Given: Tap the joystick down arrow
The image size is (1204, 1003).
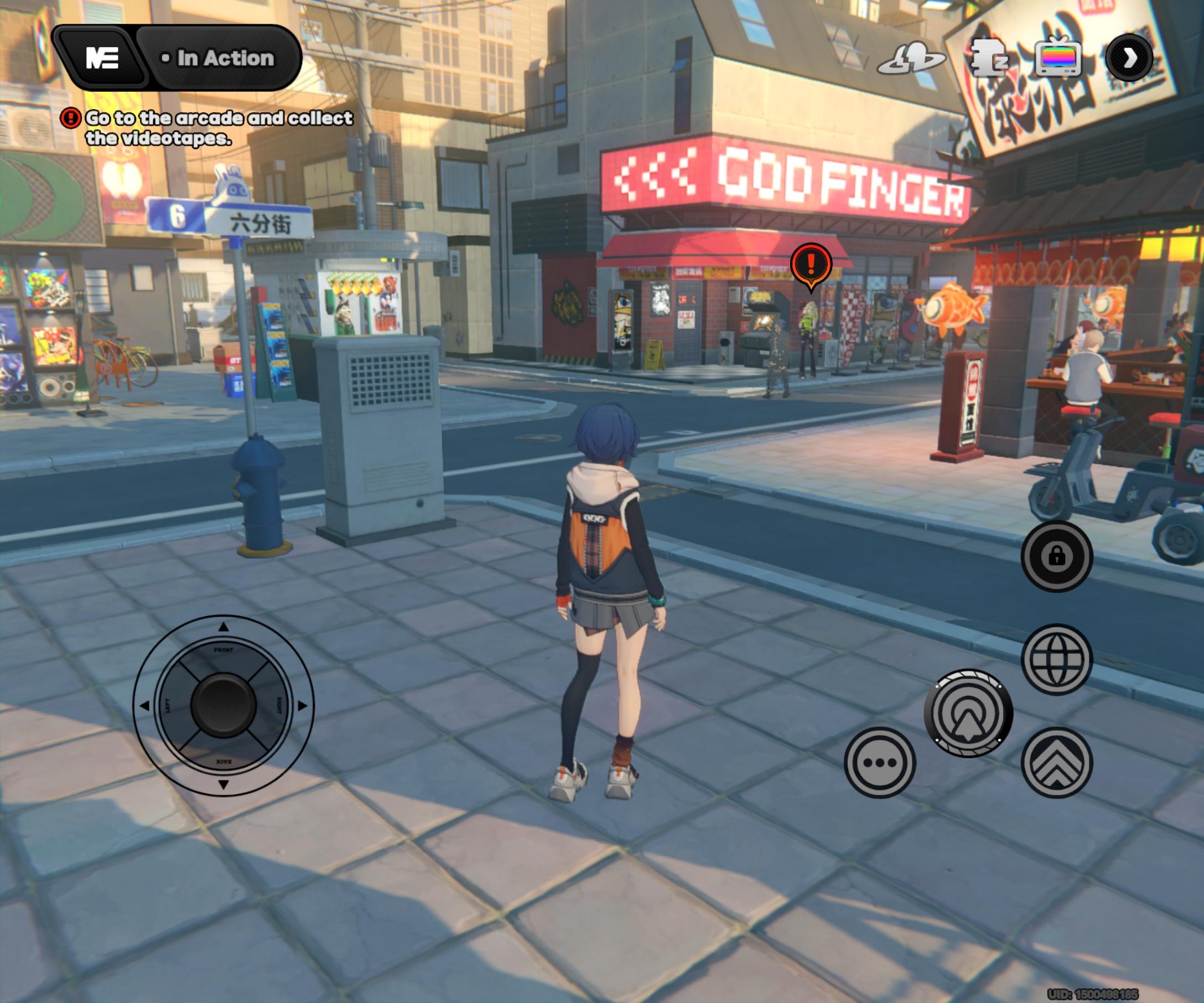Looking at the screenshot, I should pos(224,784).
